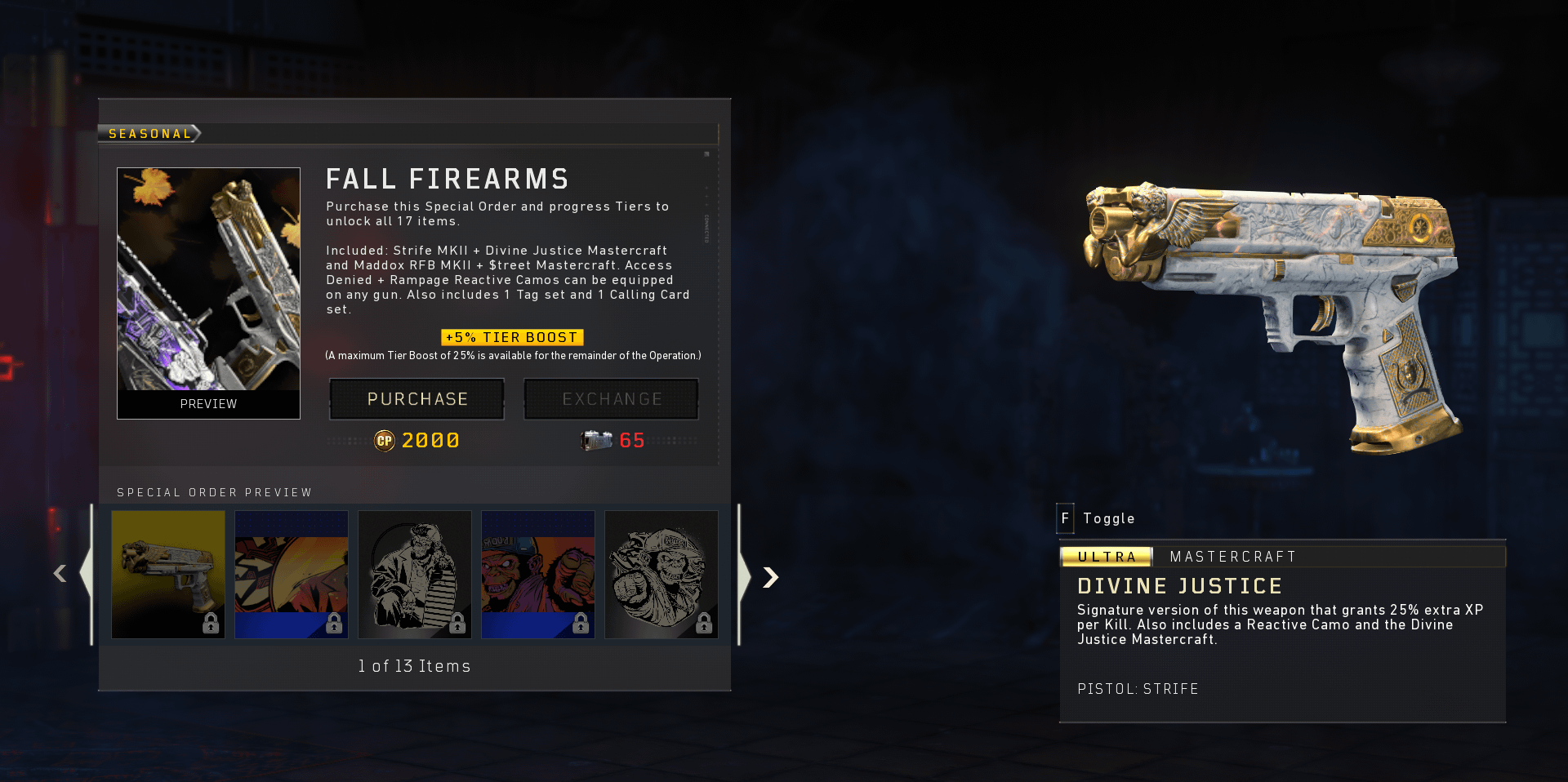Show next special order items
1568x782 pixels.
pyautogui.click(x=770, y=577)
